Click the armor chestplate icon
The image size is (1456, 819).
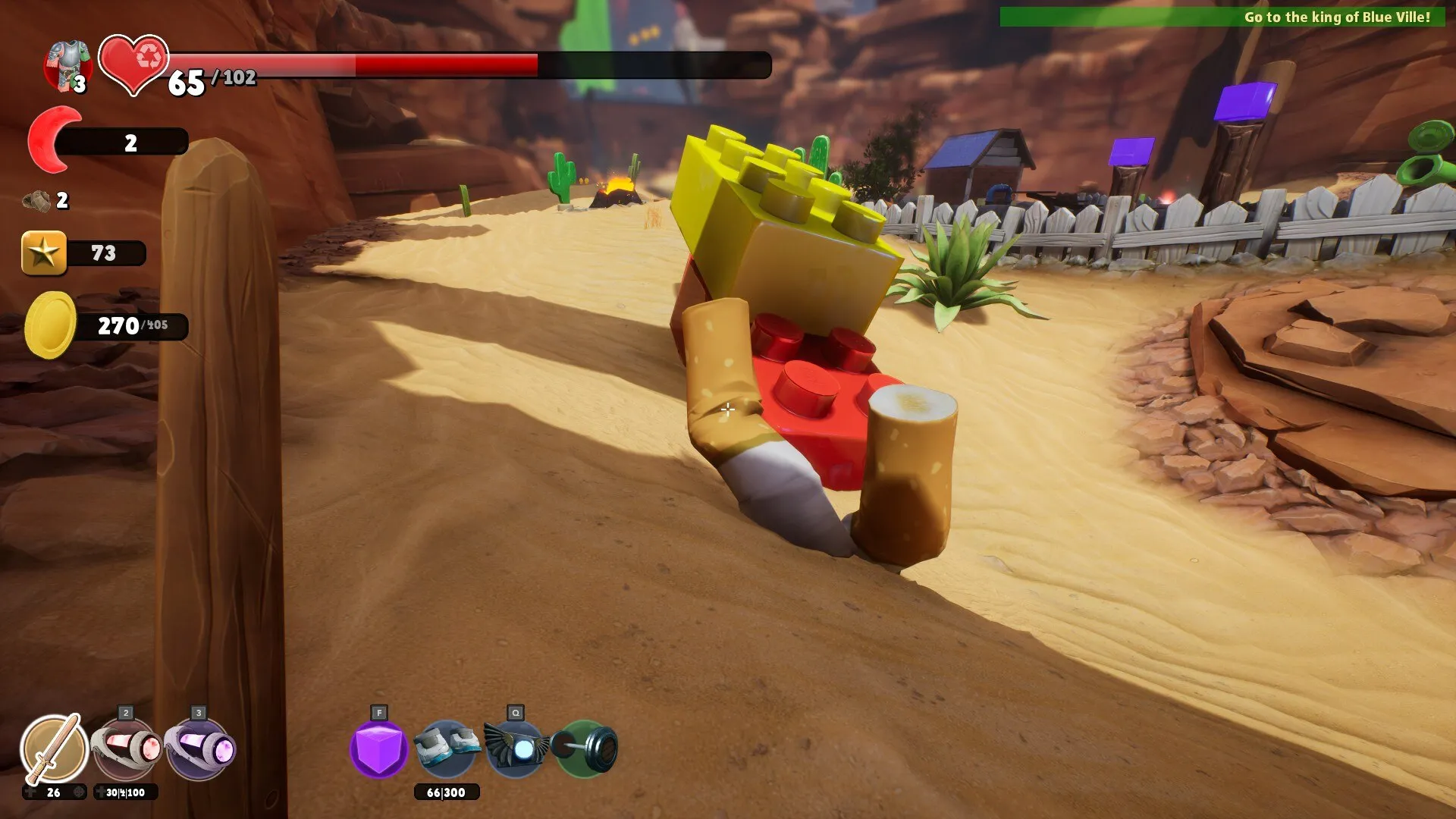[68, 65]
